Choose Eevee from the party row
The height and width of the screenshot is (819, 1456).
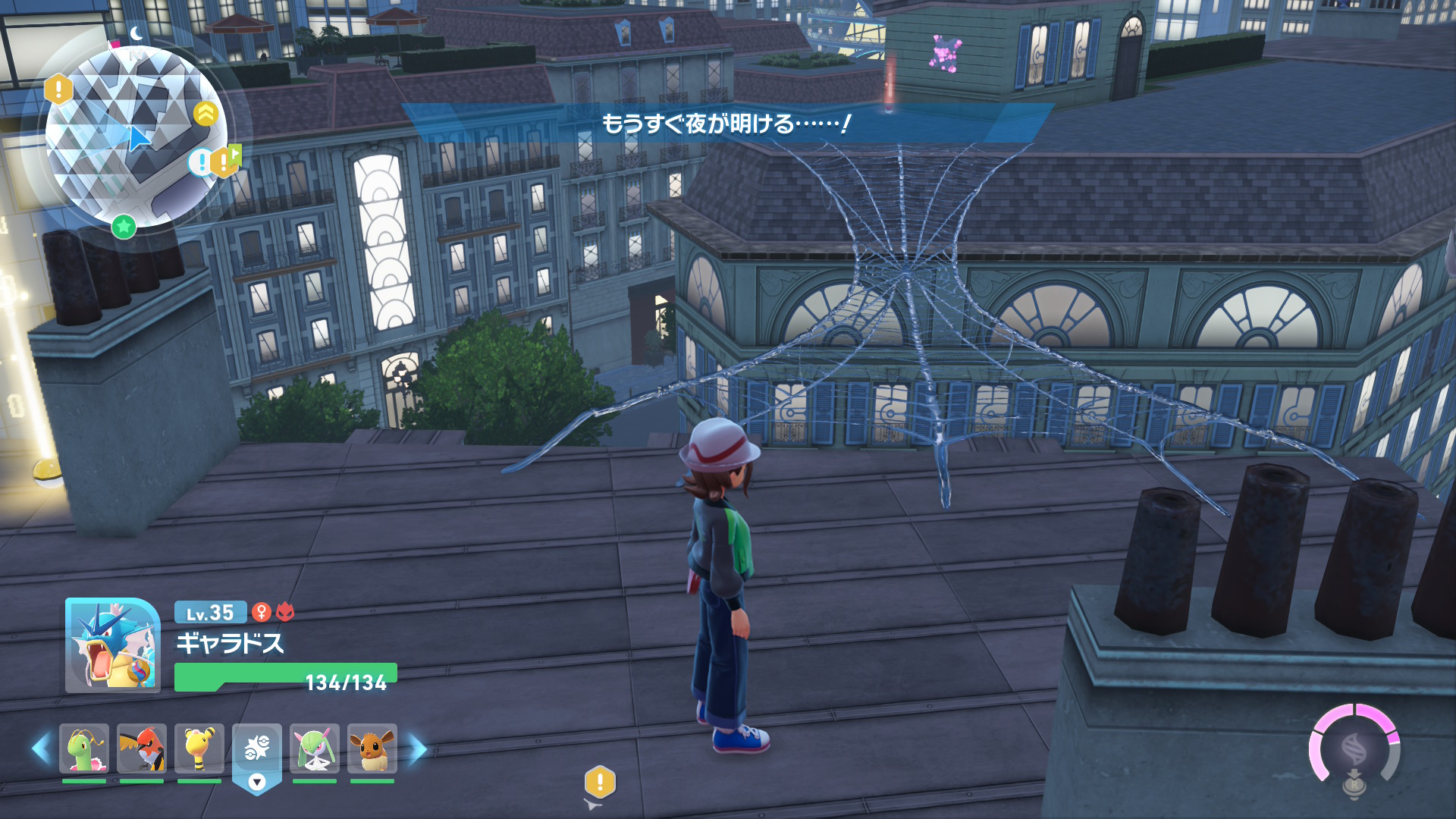[x=372, y=749]
